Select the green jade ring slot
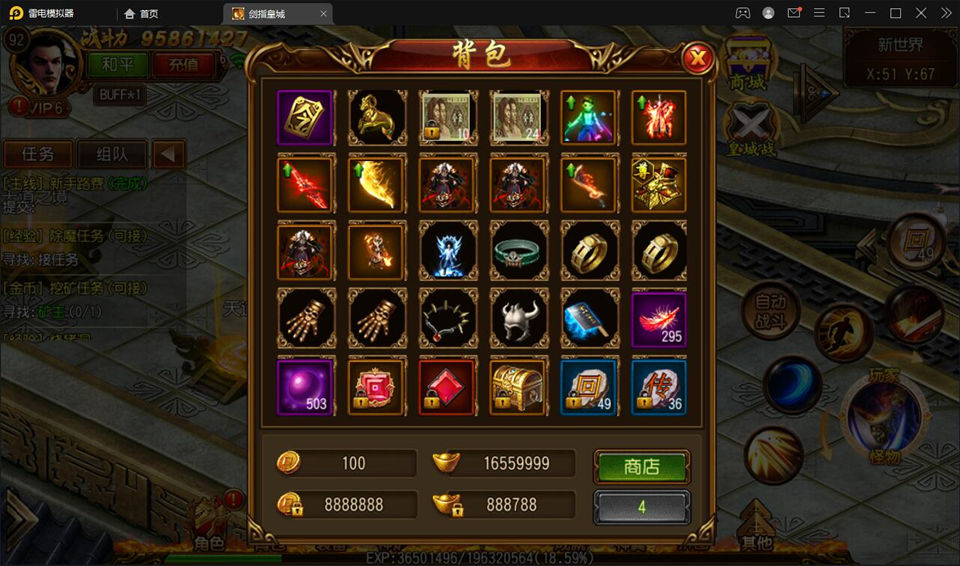The width and height of the screenshot is (960, 566). (x=518, y=250)
